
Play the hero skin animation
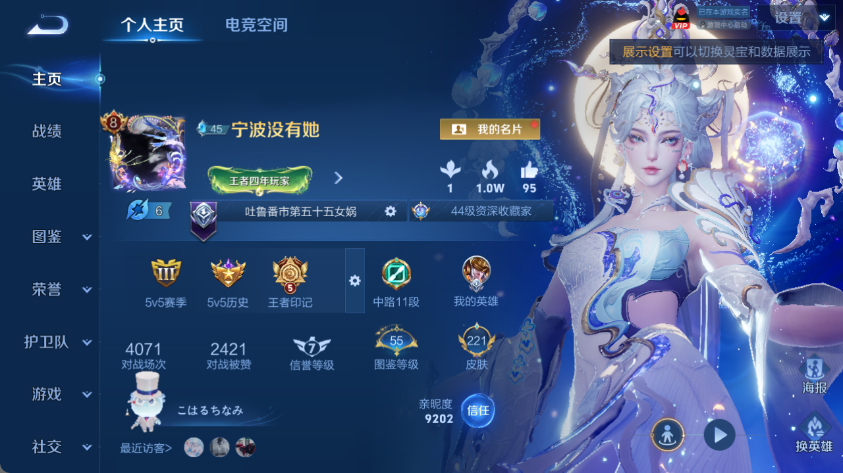718,434
